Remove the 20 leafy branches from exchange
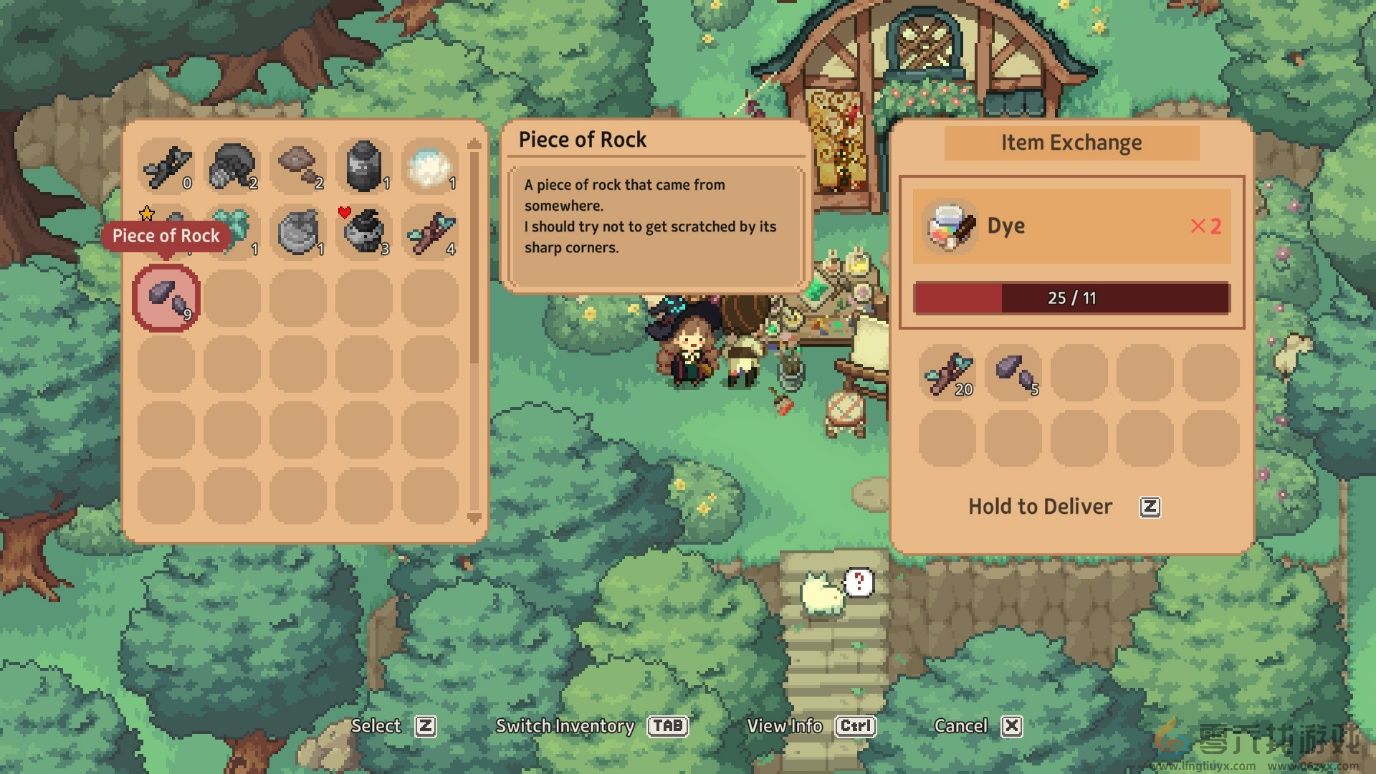This screenshot has width=1376, height=774. 947,373
